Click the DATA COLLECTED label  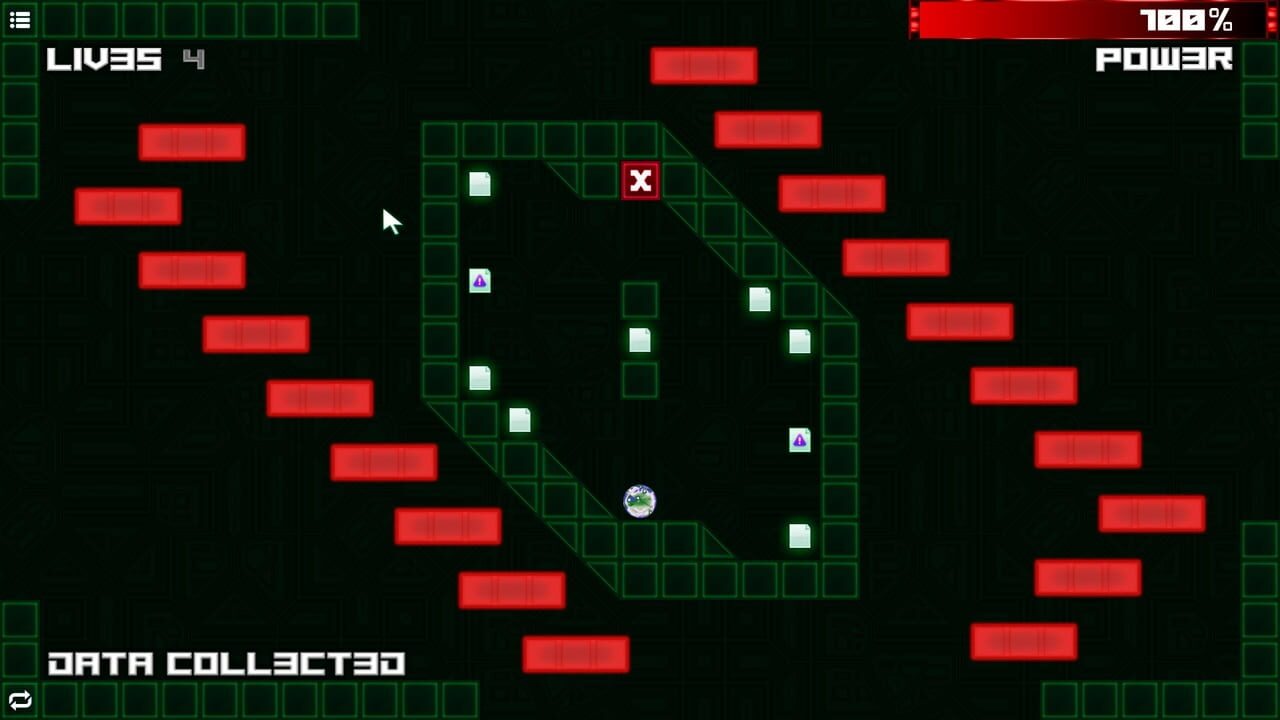tap(228, 660)
